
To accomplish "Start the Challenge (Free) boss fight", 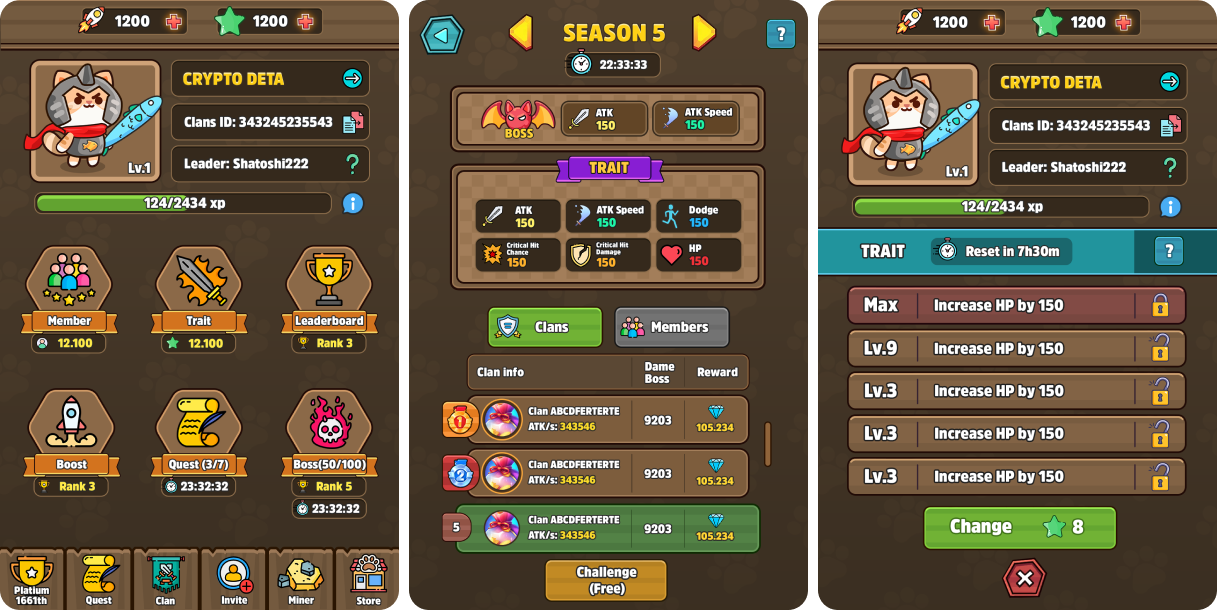I will coord(606,580).
